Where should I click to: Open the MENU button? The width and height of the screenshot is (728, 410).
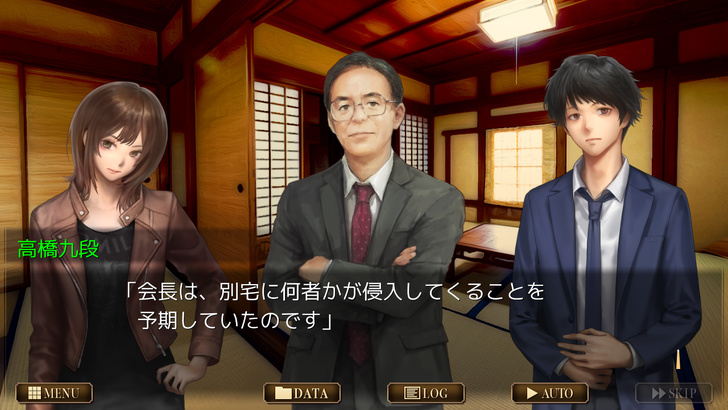(x=54, y=393)
